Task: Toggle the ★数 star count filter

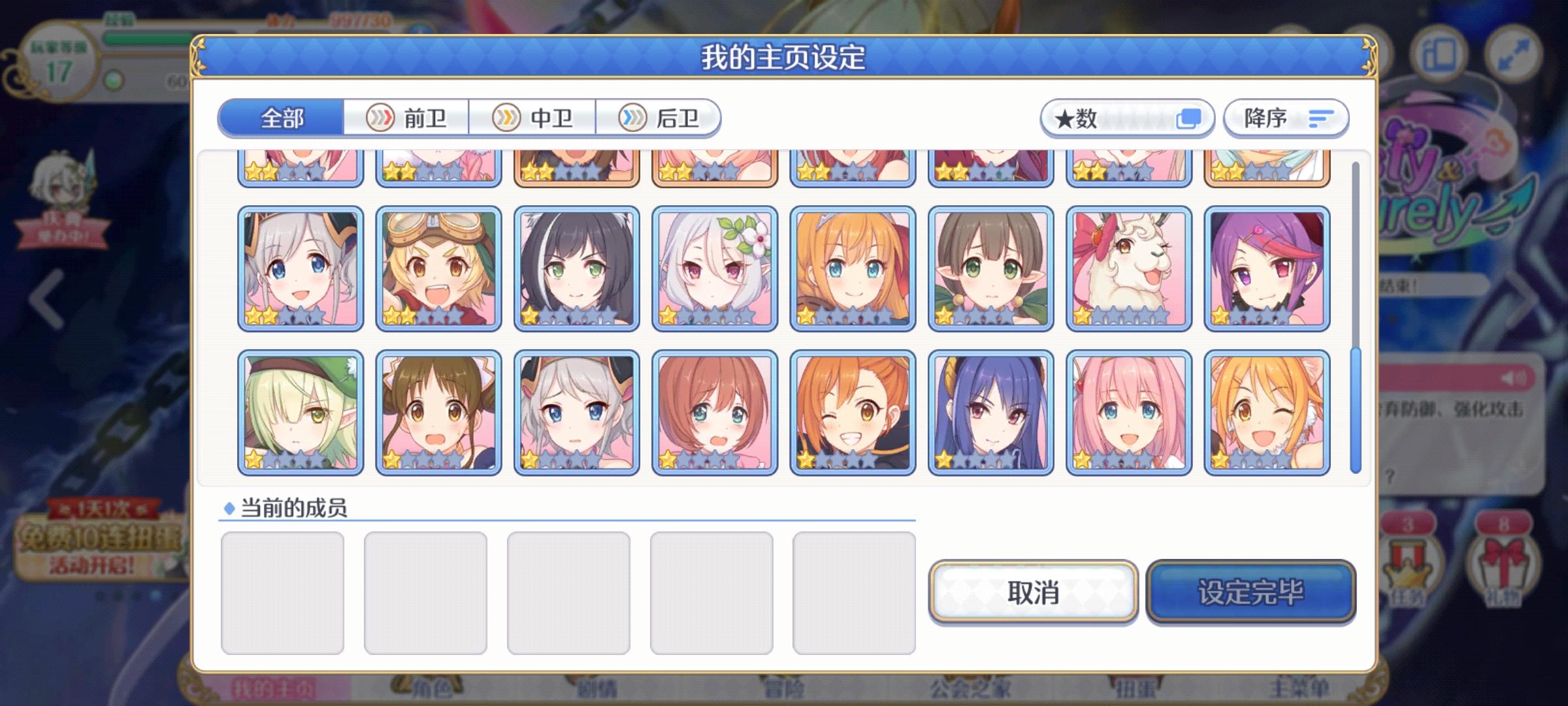Action: [1127, 118]
